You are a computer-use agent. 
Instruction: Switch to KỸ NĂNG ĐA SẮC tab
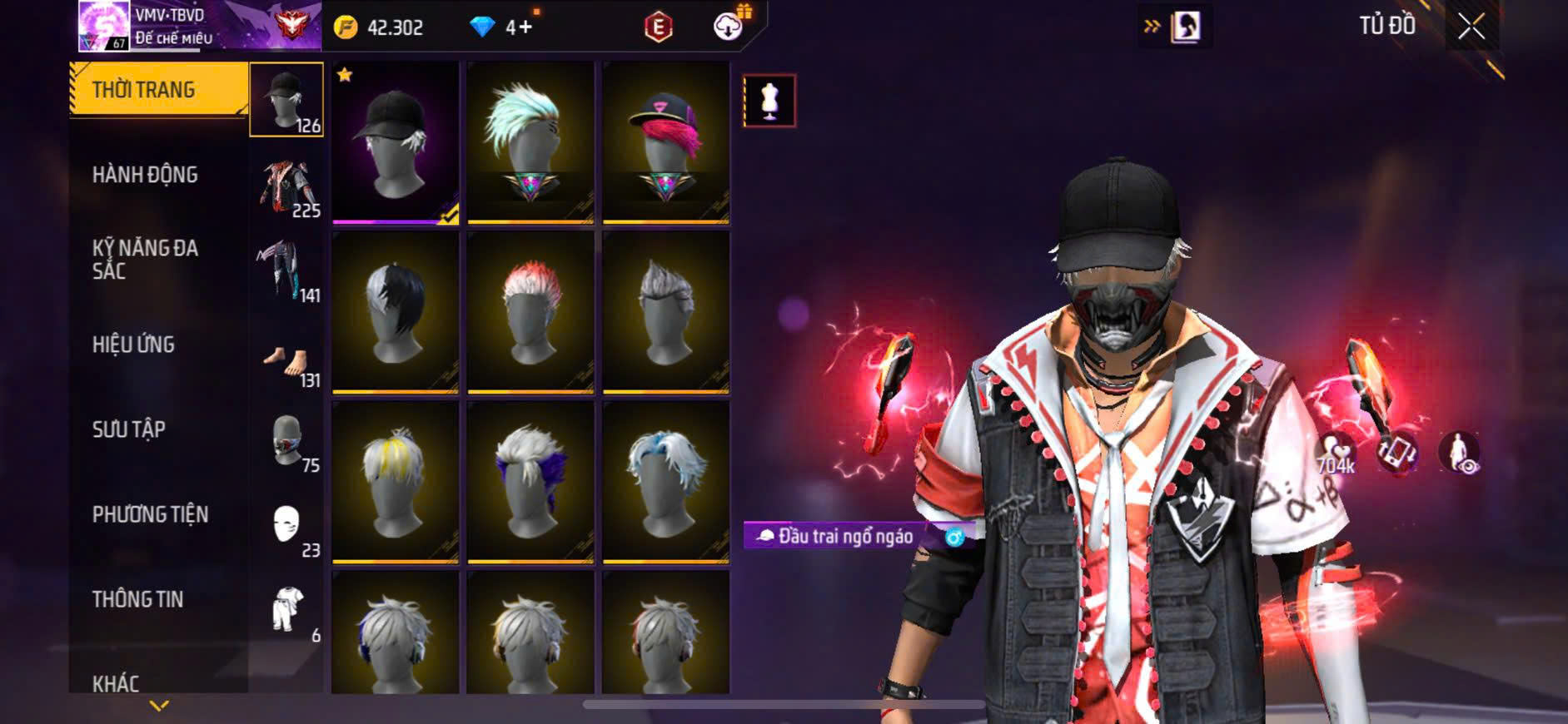pyautogui.click(x=146, y=259)
